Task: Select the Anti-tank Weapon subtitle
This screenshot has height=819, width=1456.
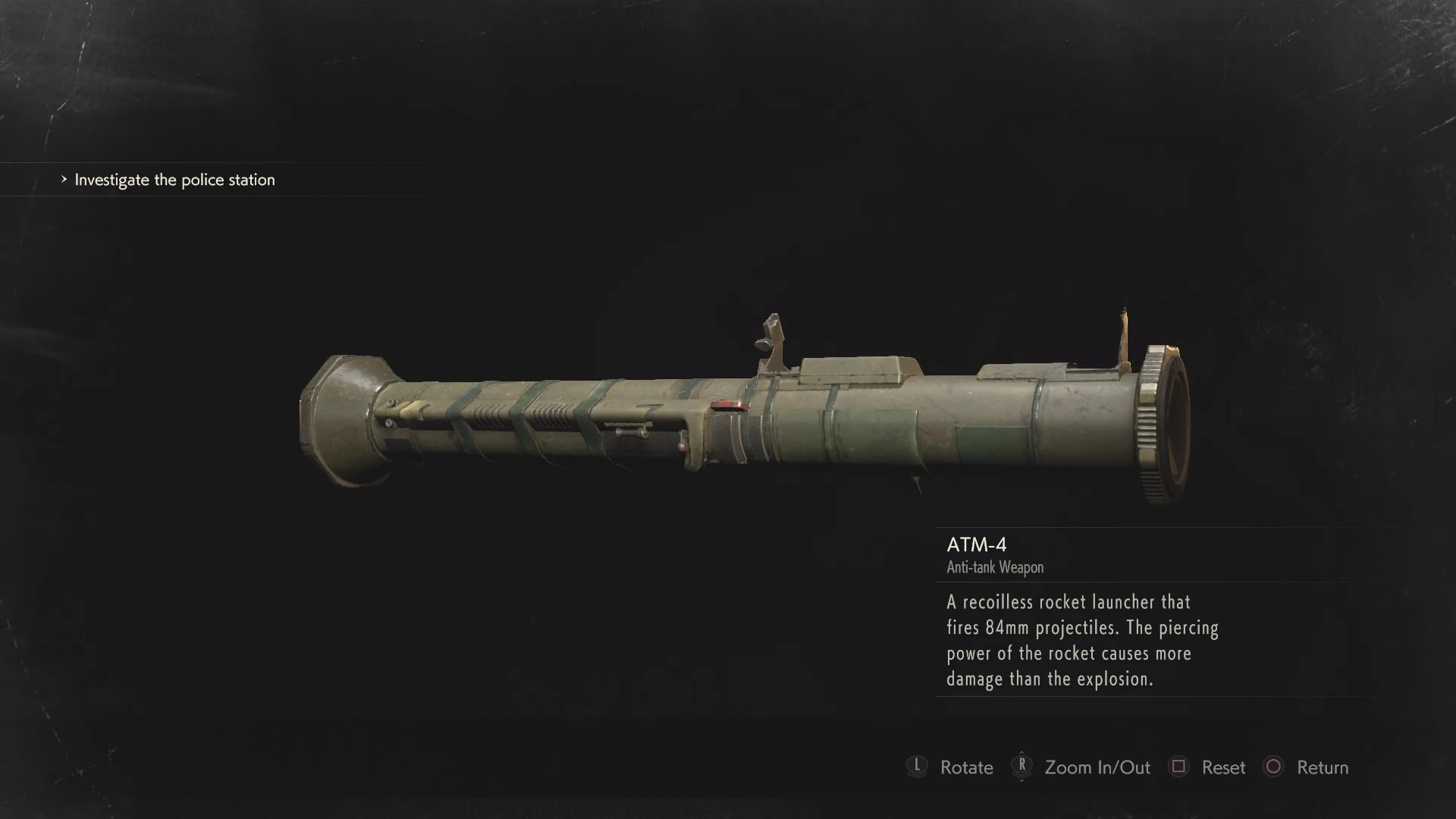Action: click(x=994, y=568)
